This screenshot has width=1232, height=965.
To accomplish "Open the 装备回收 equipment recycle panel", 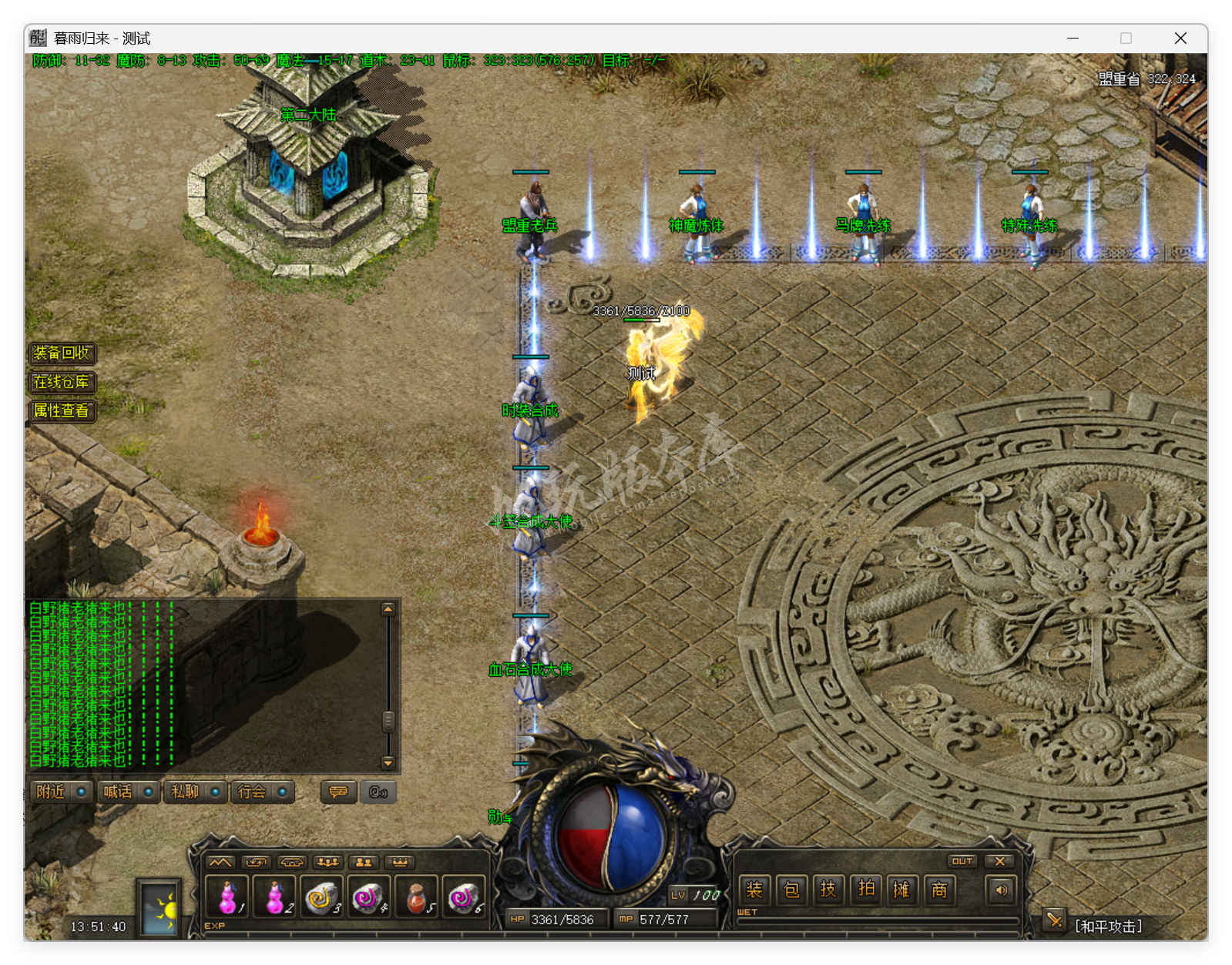I will [x=62, y=353].
